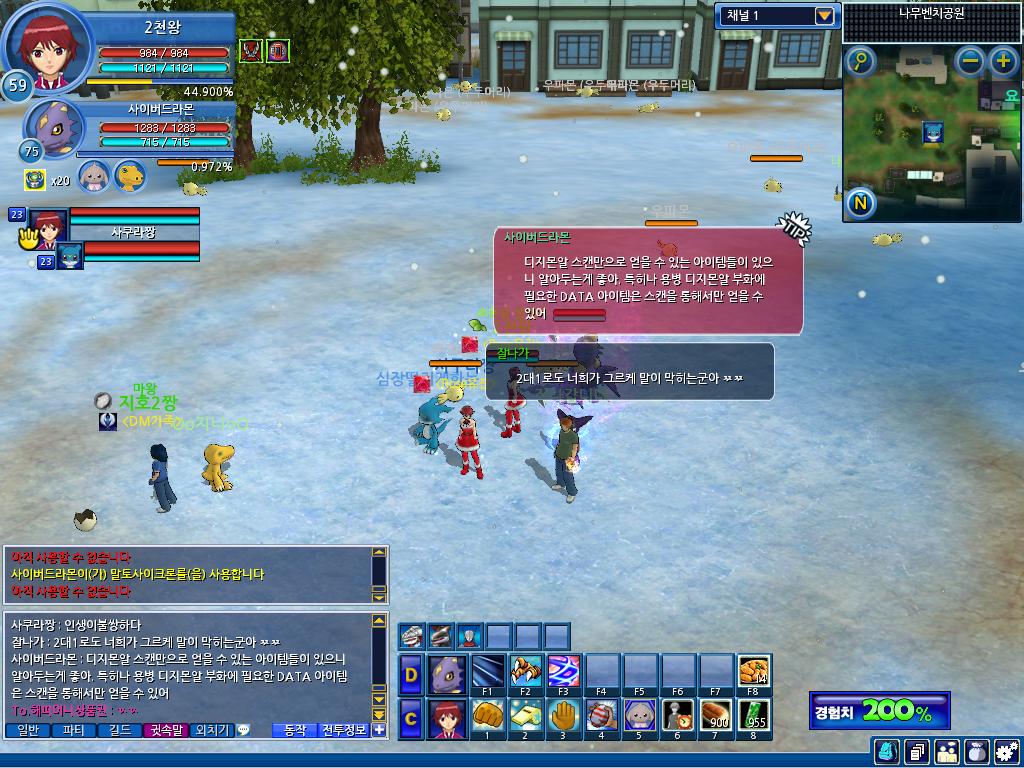The width and height of the screenshot is (1024, 768).
Task: Open the 전투정보 battle info tab
Action: [343, 730]
